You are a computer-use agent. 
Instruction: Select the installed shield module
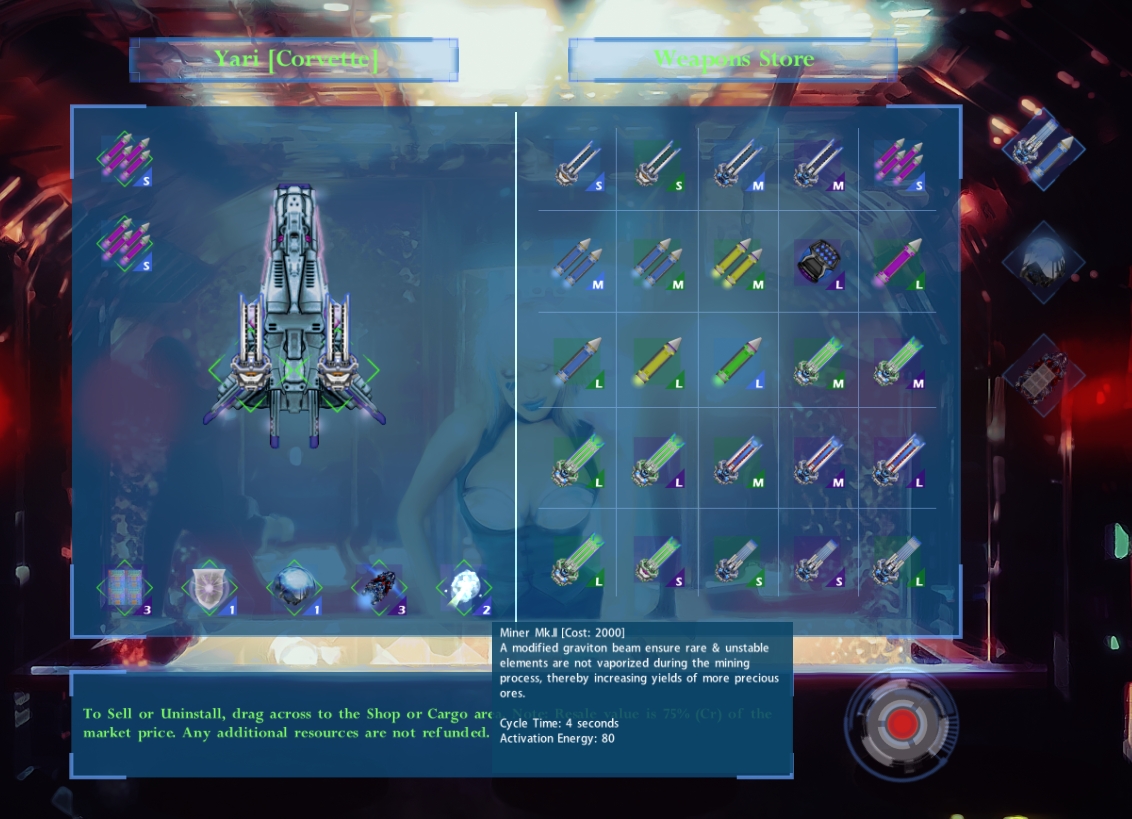pyautogui.click(x=208, y=588)
